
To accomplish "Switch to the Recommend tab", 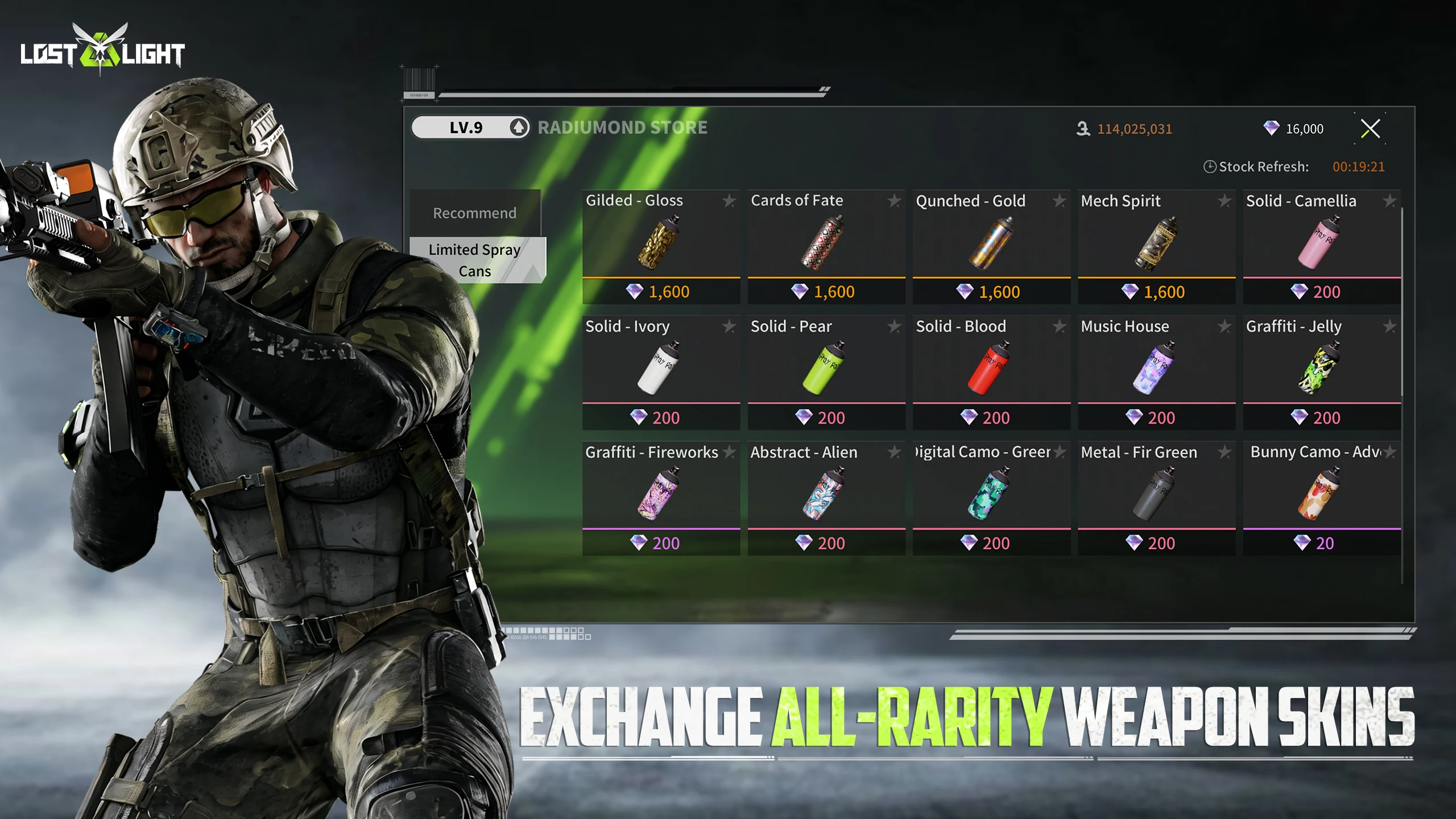I will (x=474, y=213).
